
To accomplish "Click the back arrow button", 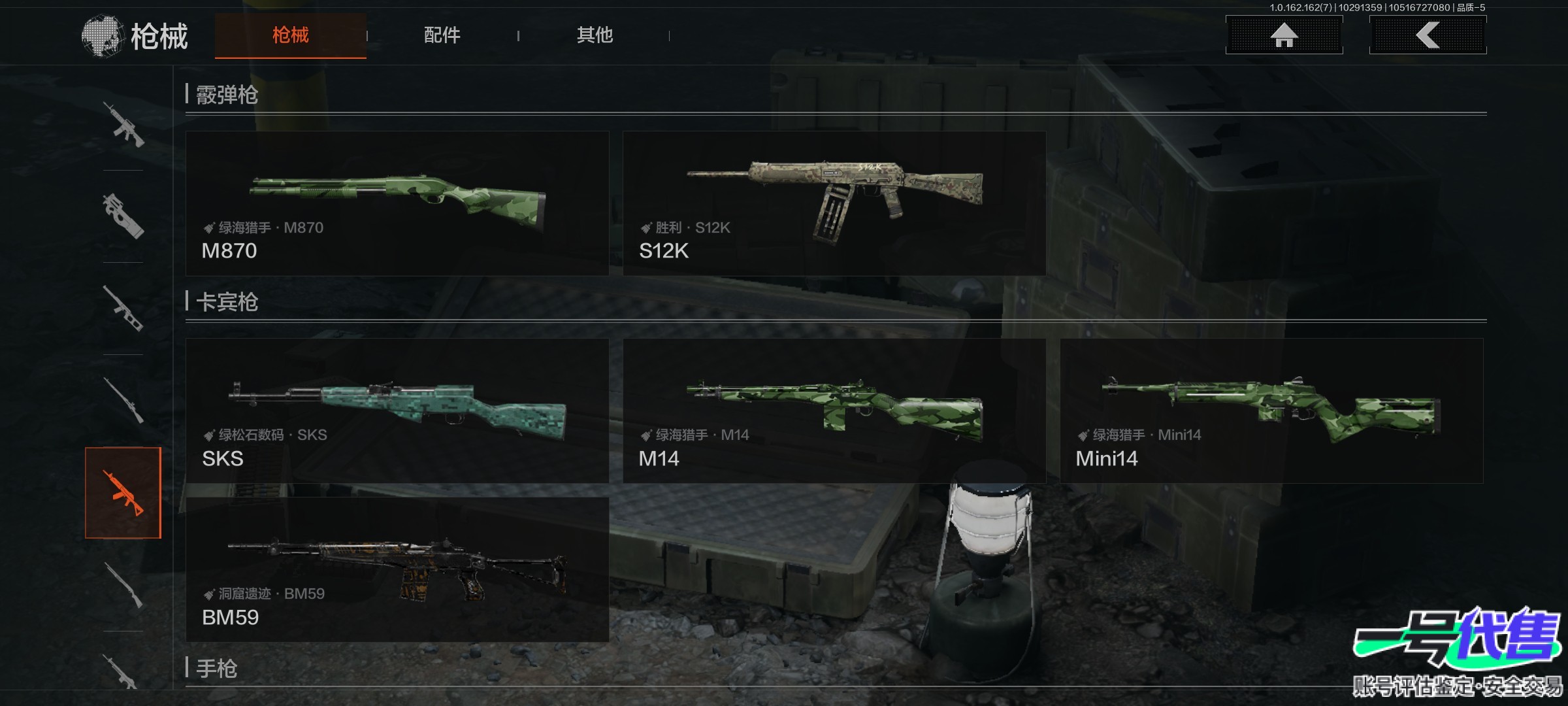I will [x=1428, y=35].
